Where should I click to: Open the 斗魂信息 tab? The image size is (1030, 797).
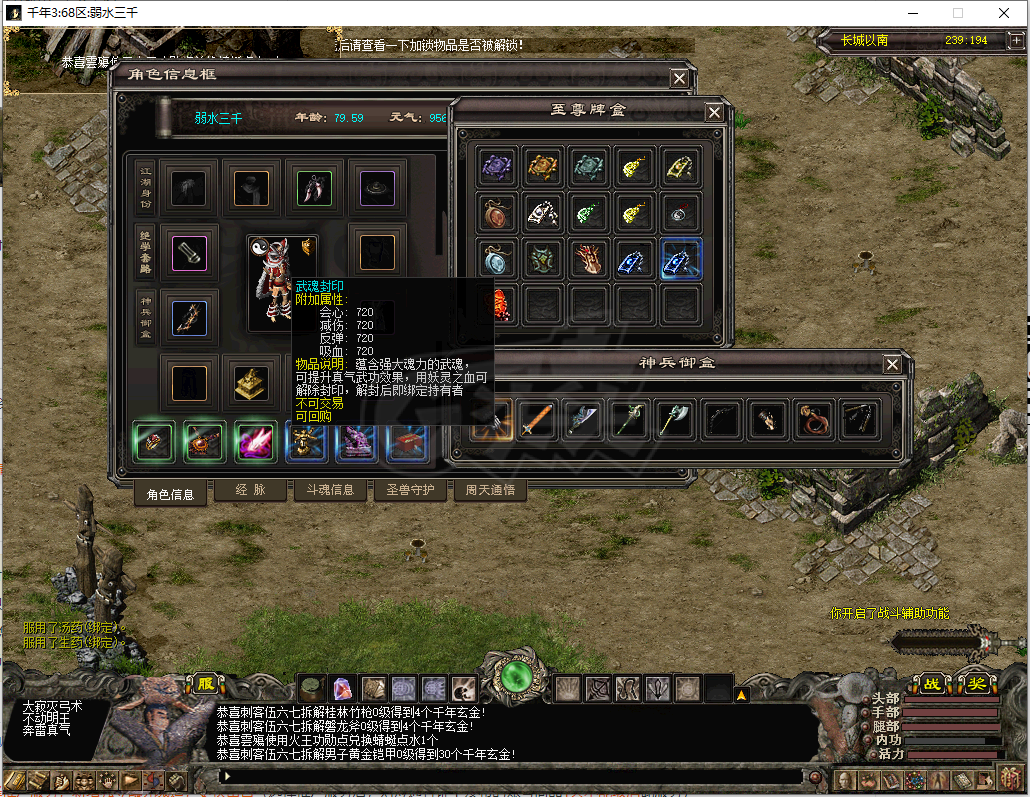[329, 490]
